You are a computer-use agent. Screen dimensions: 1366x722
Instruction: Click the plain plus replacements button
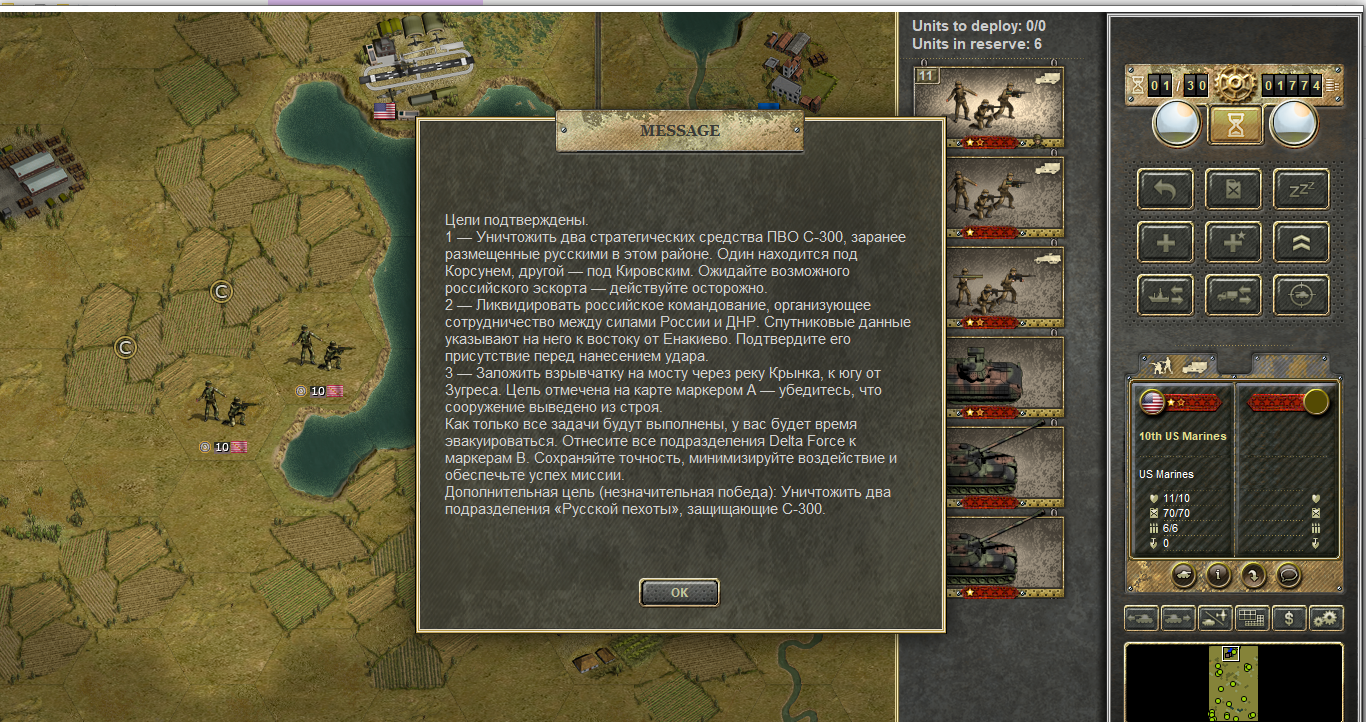tap(1165, 242)
